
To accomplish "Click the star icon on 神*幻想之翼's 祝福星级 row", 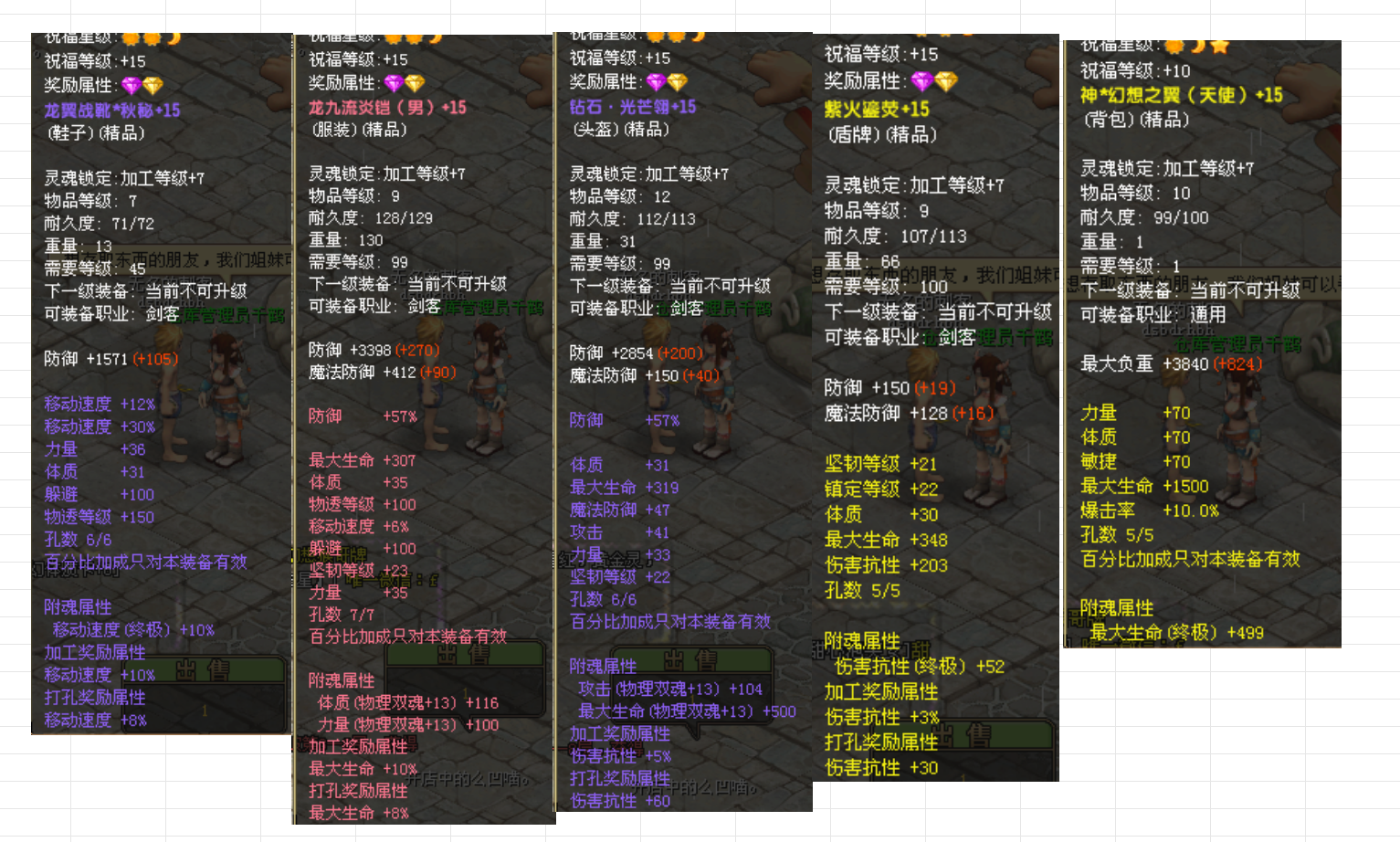I will click(x=1220, y=47).
